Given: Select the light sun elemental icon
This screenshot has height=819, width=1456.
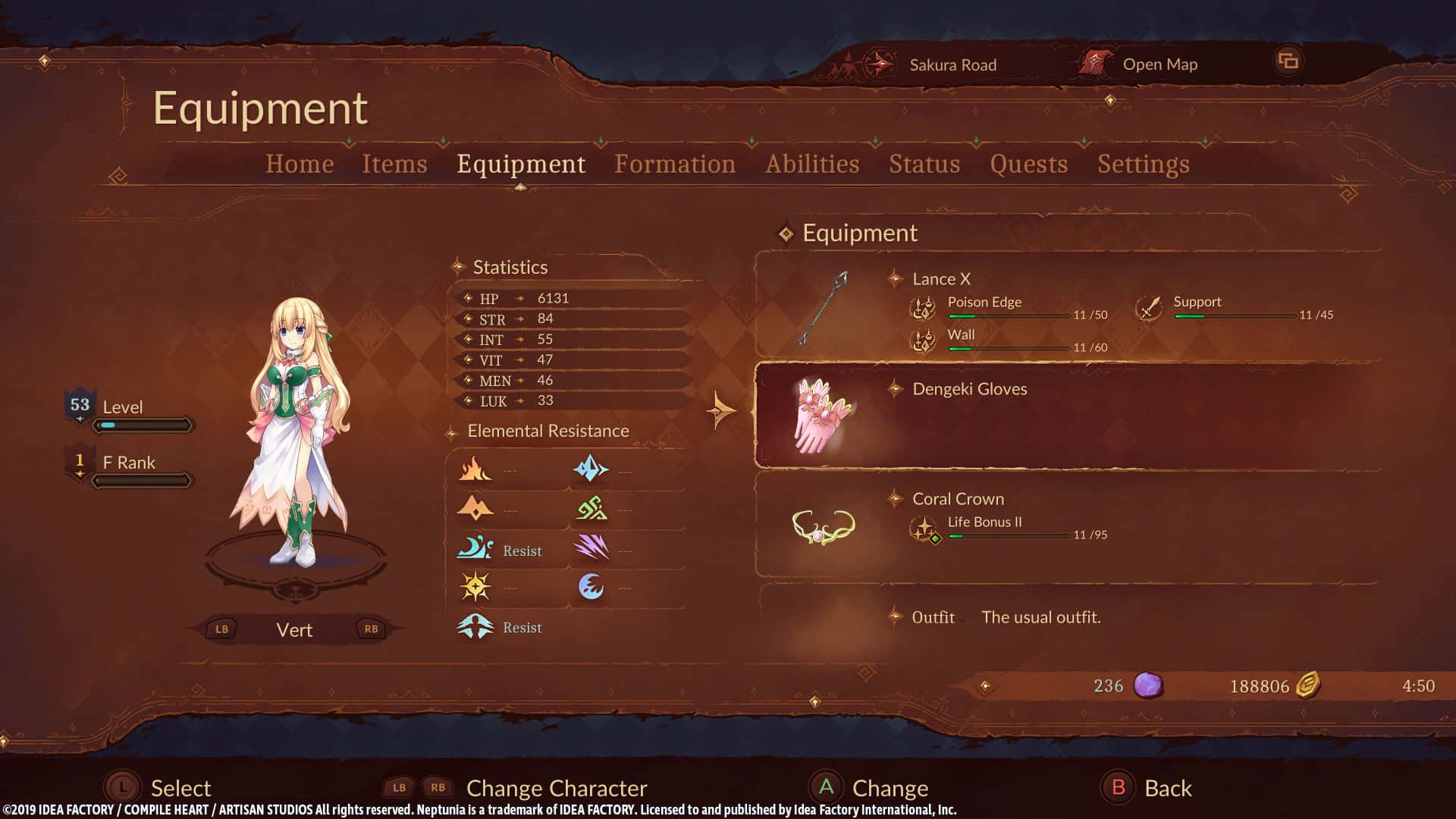Looking at the screenshot, I should [474, 586].
